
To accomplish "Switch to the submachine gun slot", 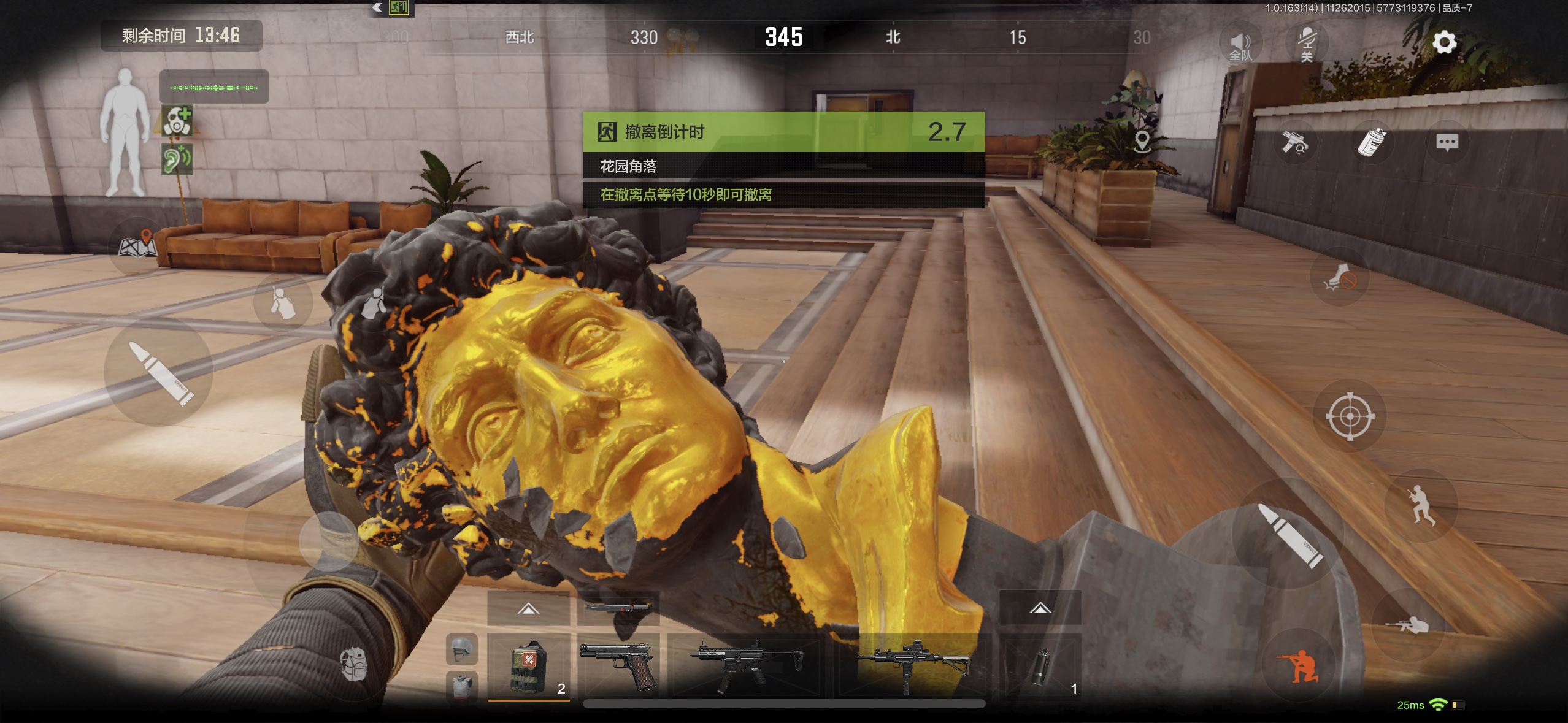I will coord(745,666).
